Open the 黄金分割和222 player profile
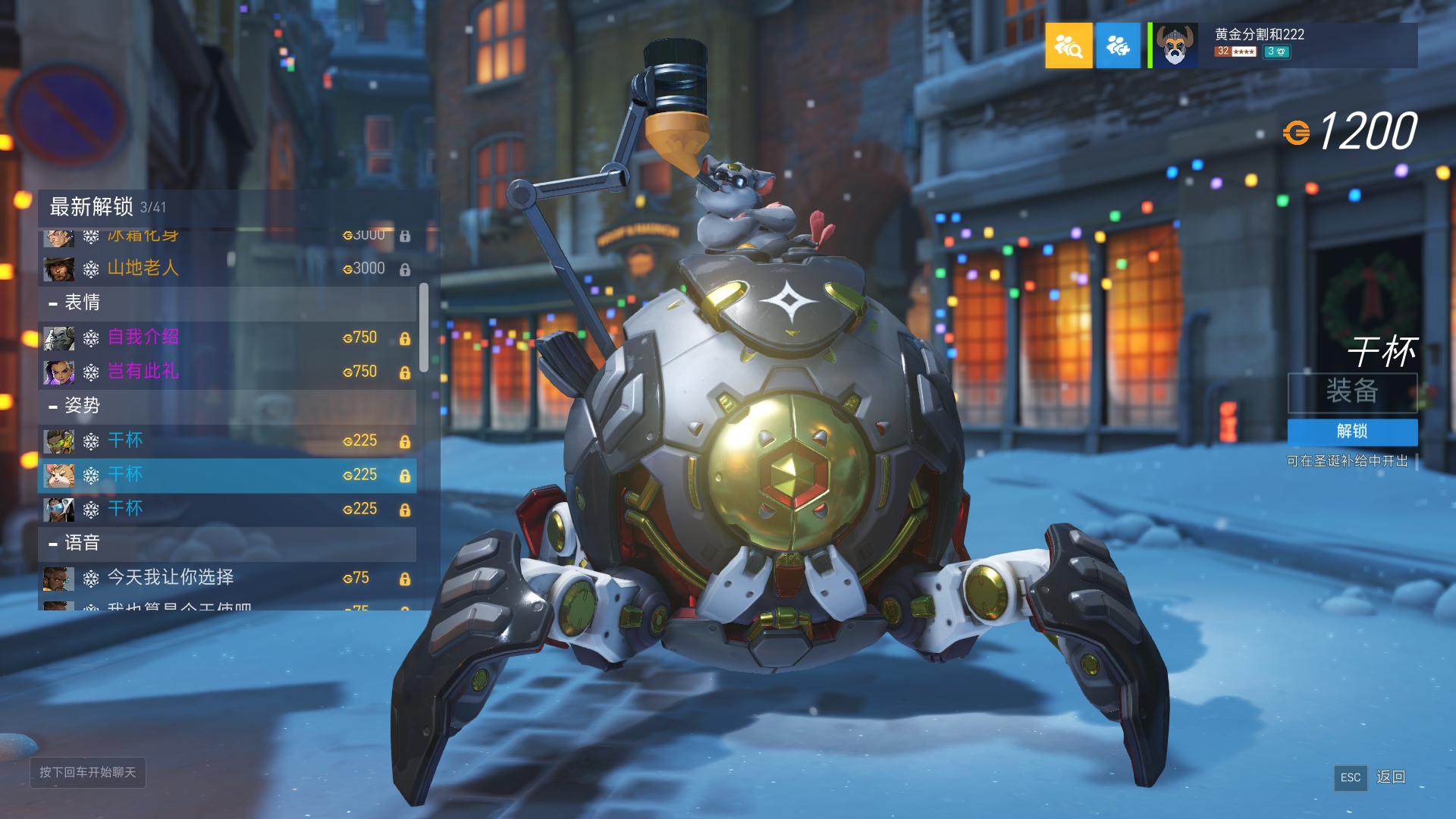The image size is (1456, 819). [x=1283, y=45]
